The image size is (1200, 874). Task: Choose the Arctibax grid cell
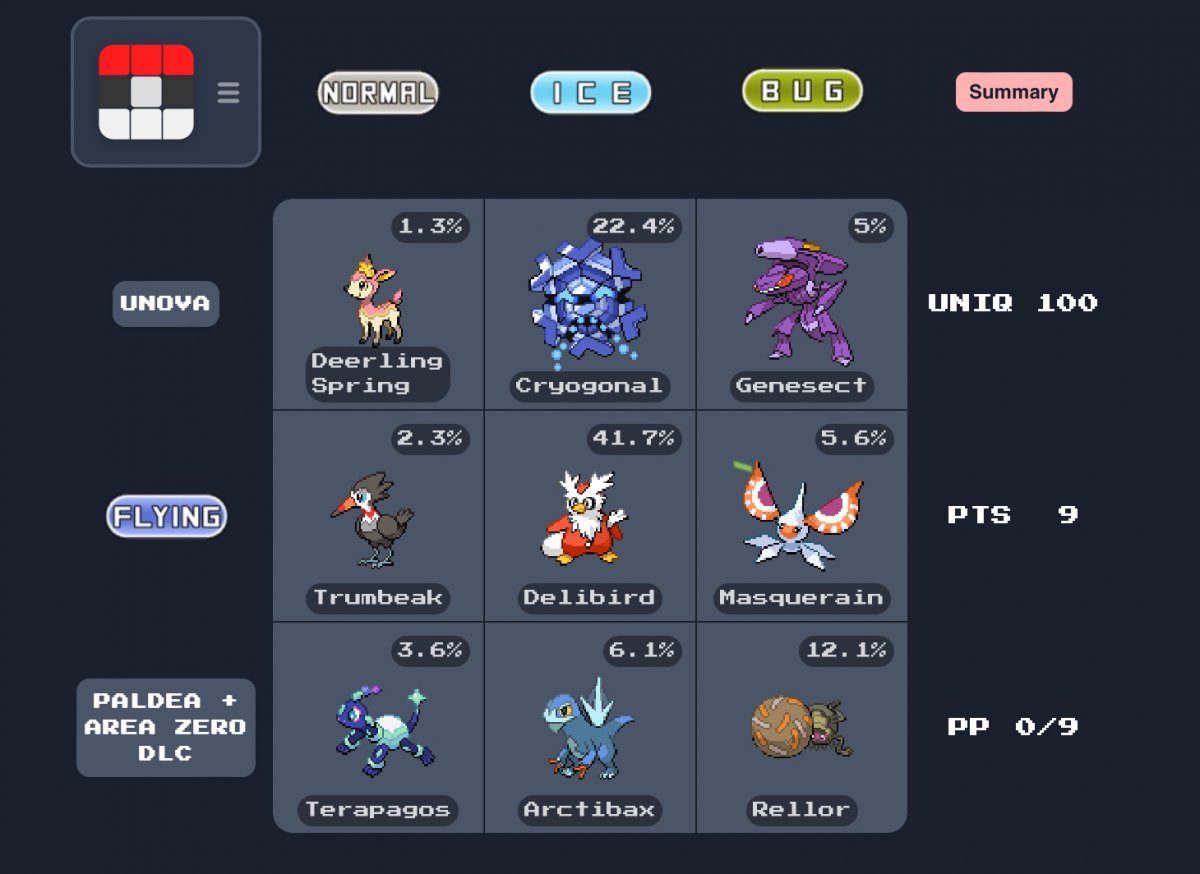pos(590,728)
